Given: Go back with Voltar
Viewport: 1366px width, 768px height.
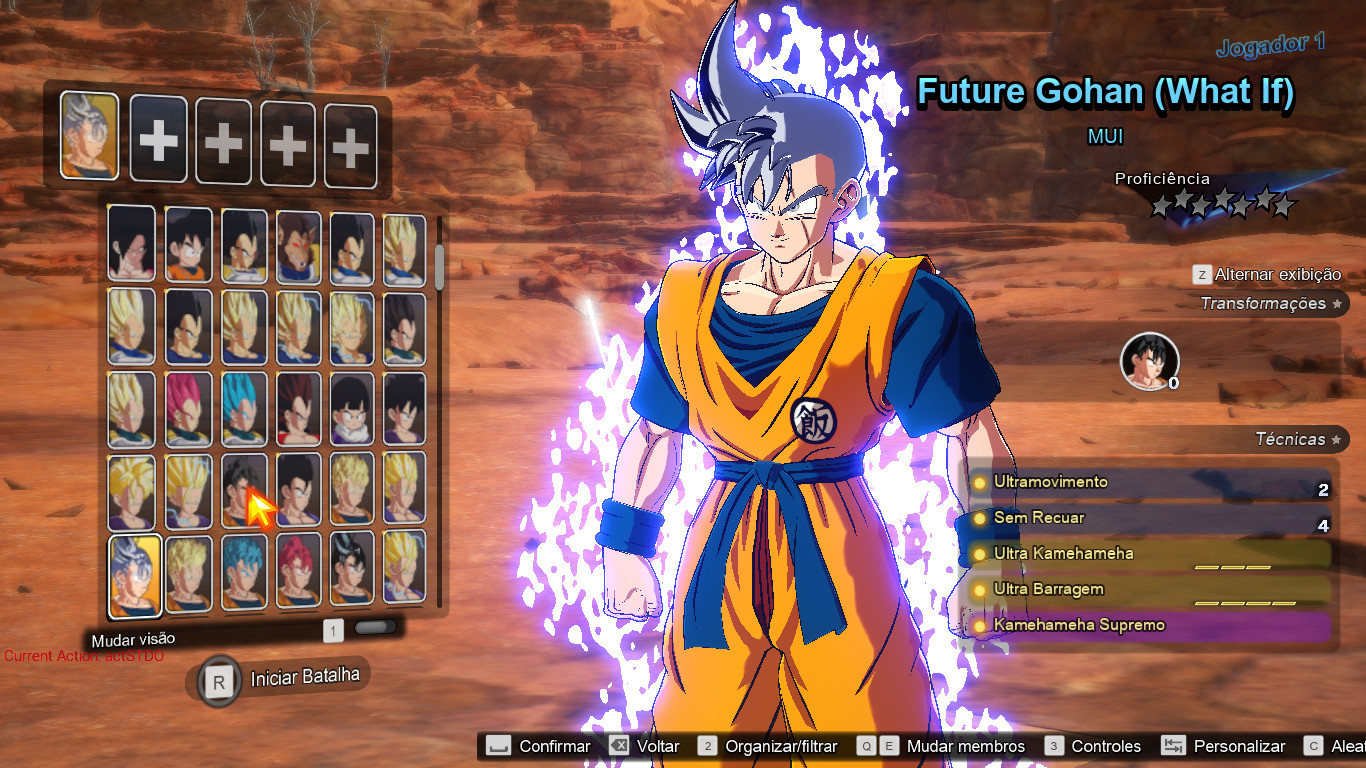Looking at the screenshot, I should pyautogui.click(x=644, y=746).
